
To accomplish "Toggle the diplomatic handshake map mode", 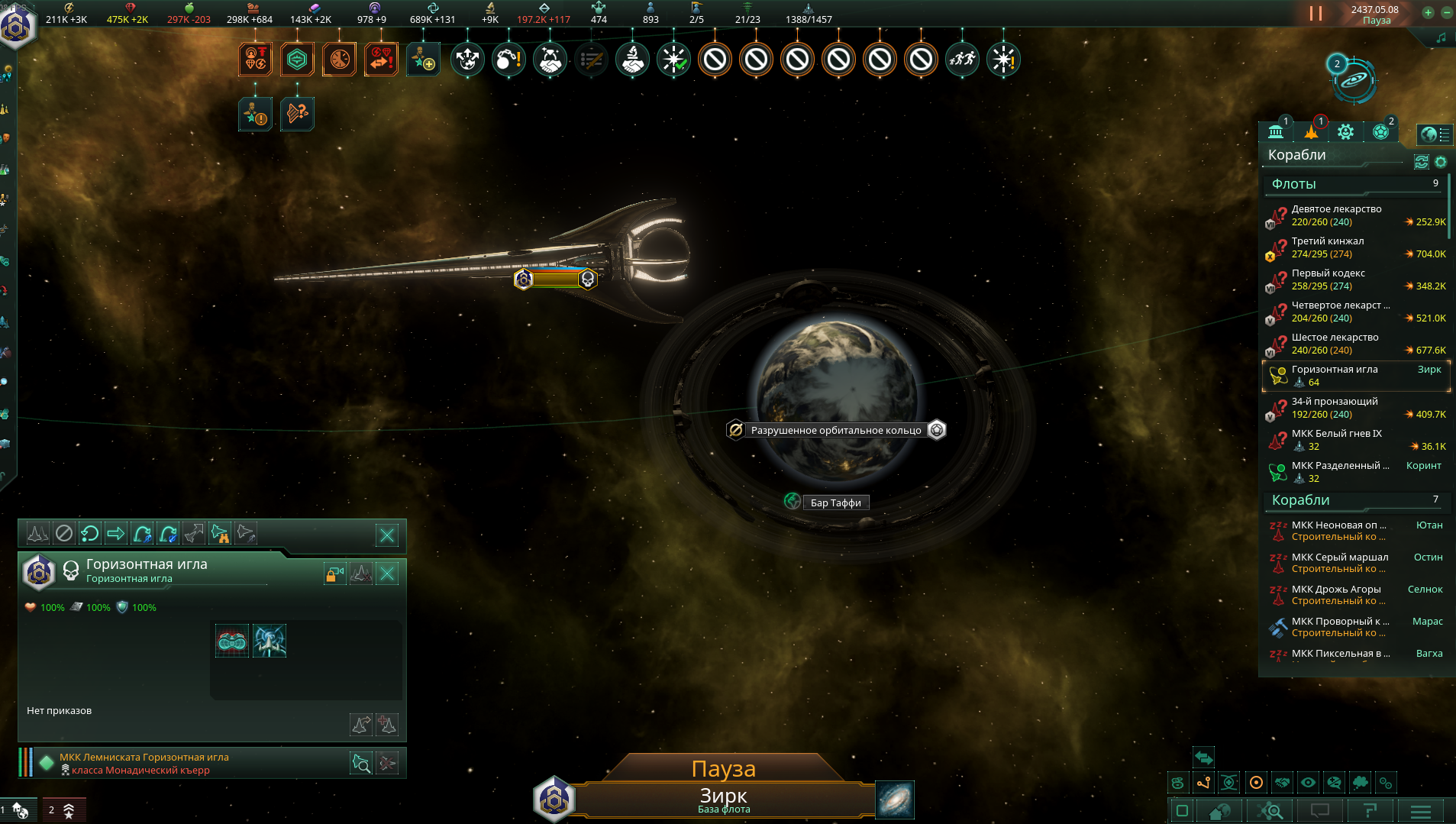I will coord(1282,783).
